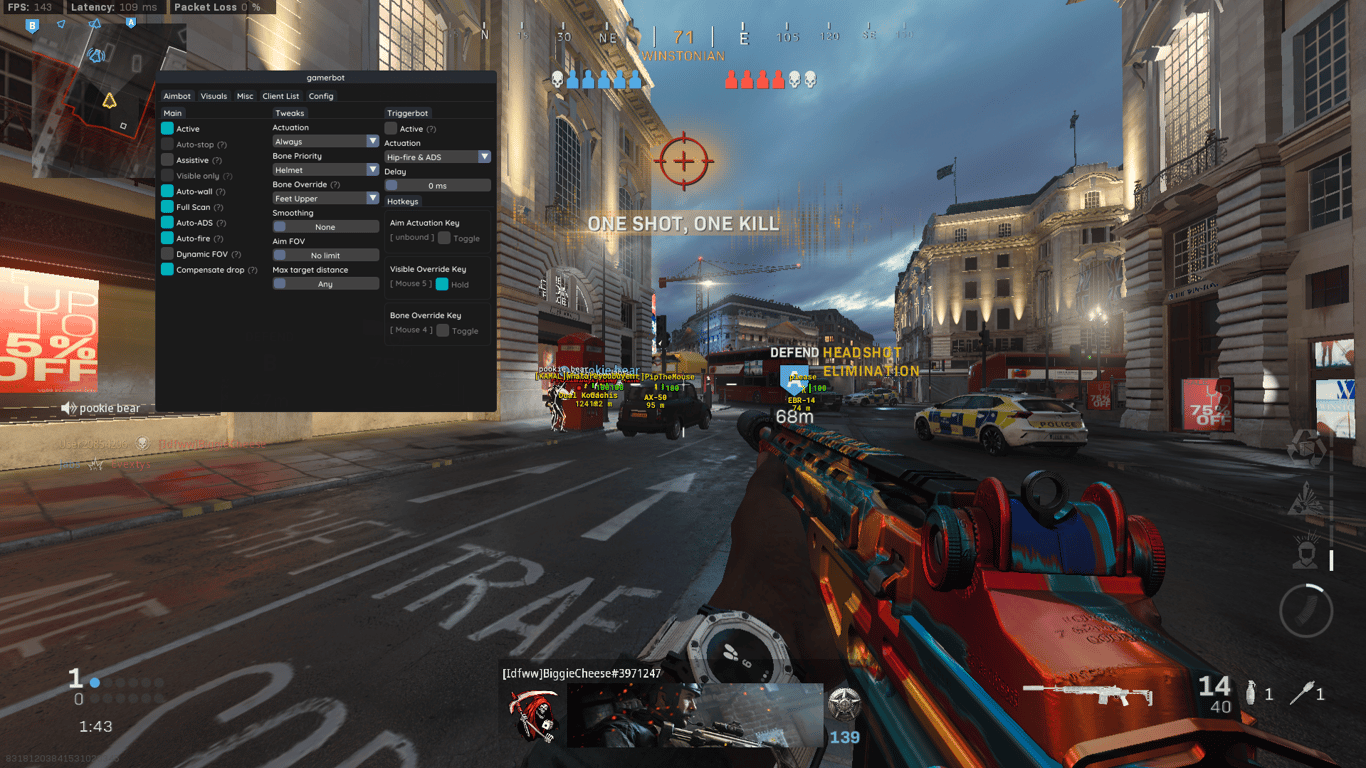Open the Config tab
The height and width of the screenshot is (768, 1366).
(x=321, y=96)
